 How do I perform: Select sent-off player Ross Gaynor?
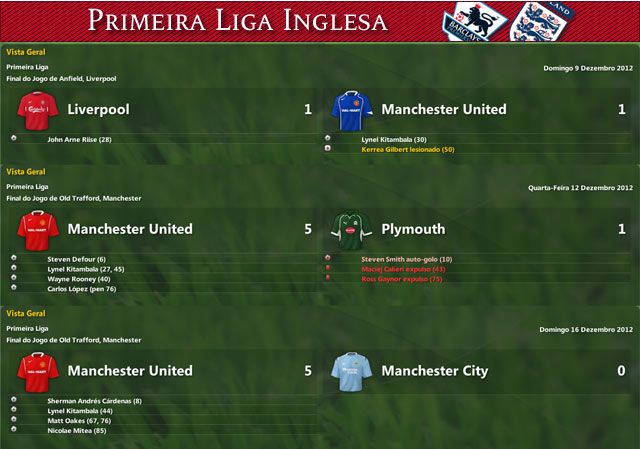[402, 279]
